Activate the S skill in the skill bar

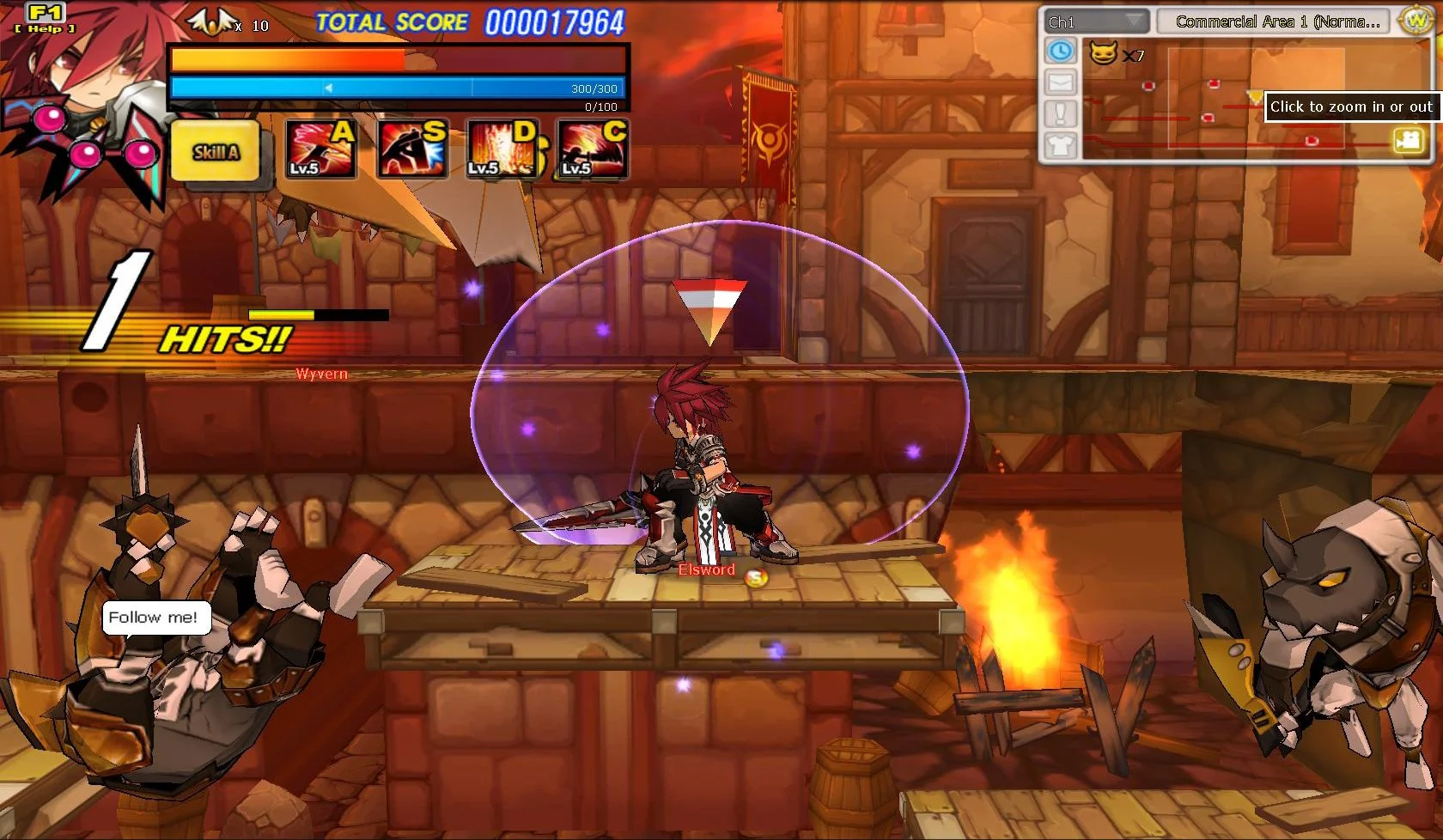[411, 149]
